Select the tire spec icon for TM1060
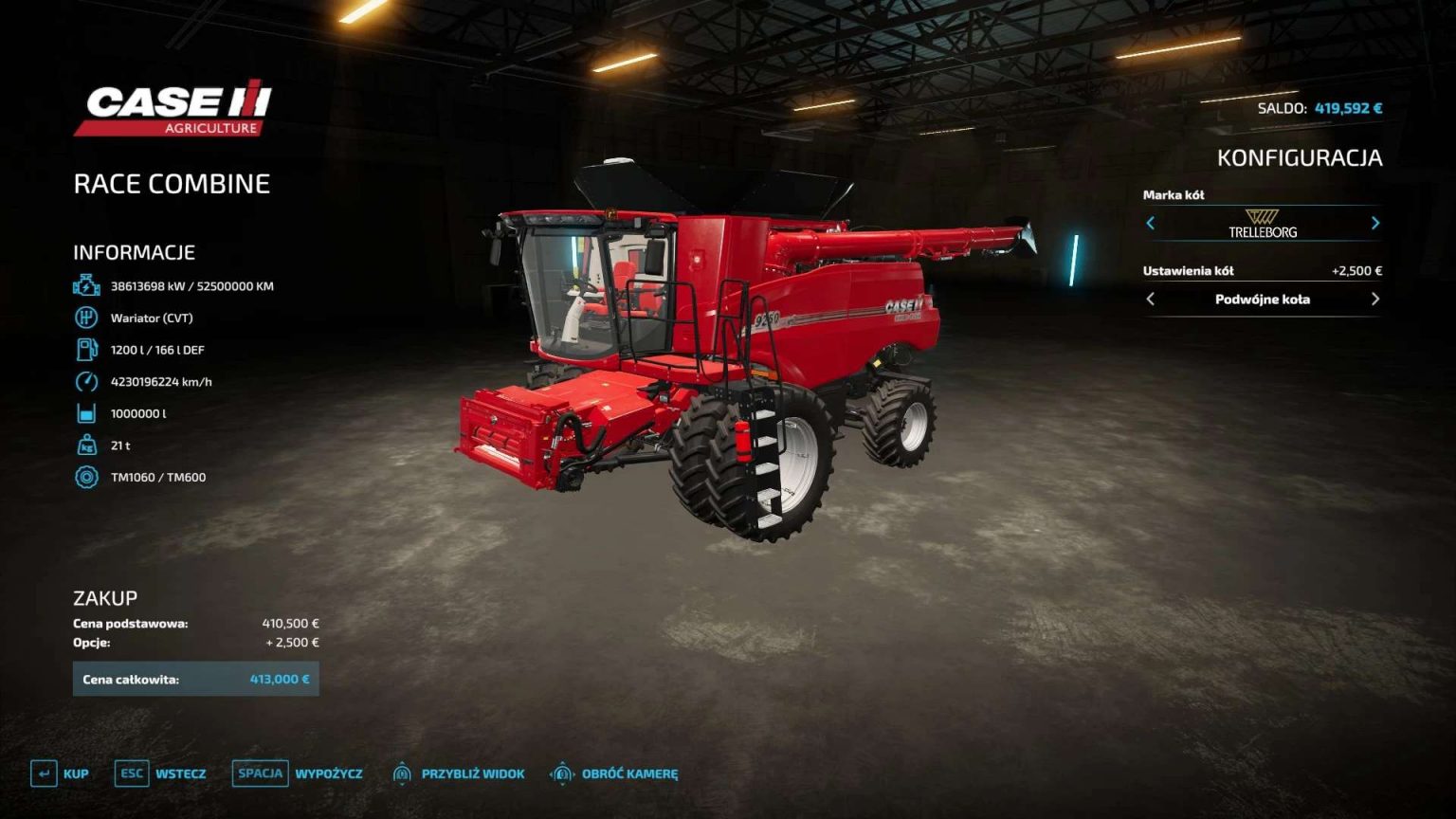This screenshot has height=819, width=1456. (85, 477)
